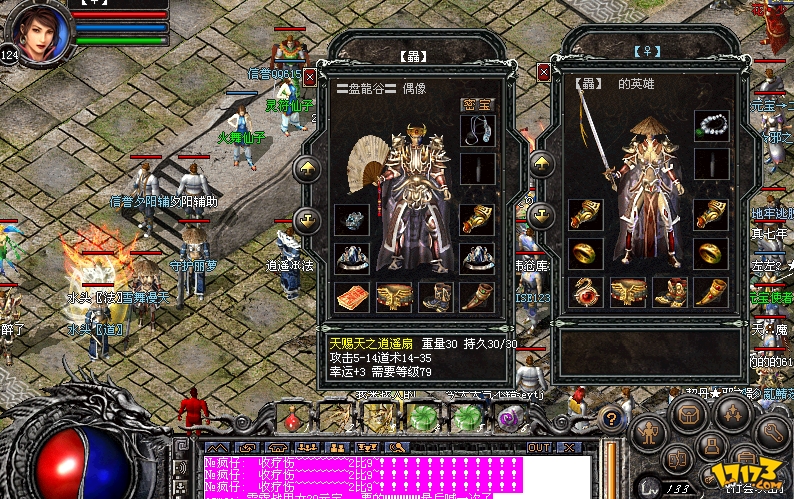Viewport: 794px width, 499px height.
Task: Select the golden horn in the hero panel
Action: click(x=711, y=293)
